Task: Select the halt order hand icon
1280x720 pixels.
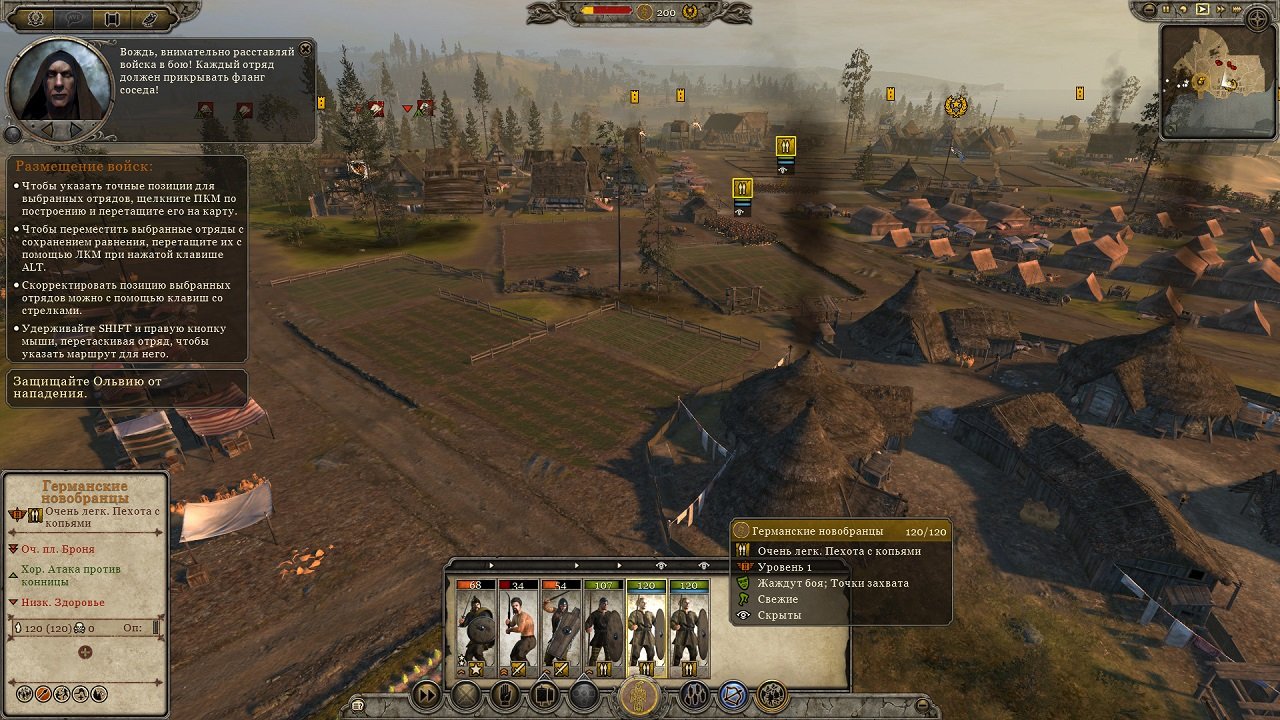Action: (505, 692)
